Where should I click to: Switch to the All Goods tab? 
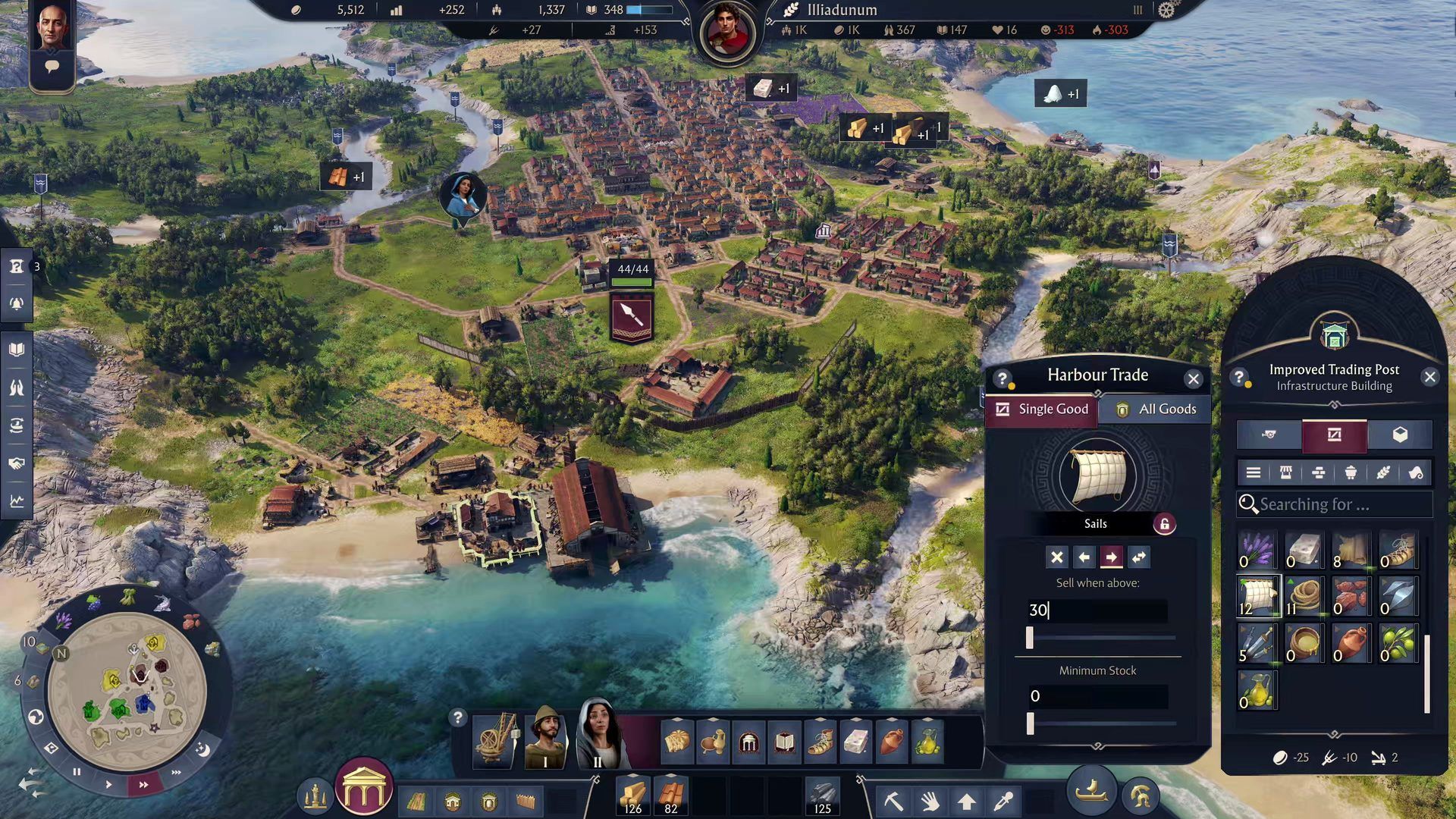point(1156,409)
